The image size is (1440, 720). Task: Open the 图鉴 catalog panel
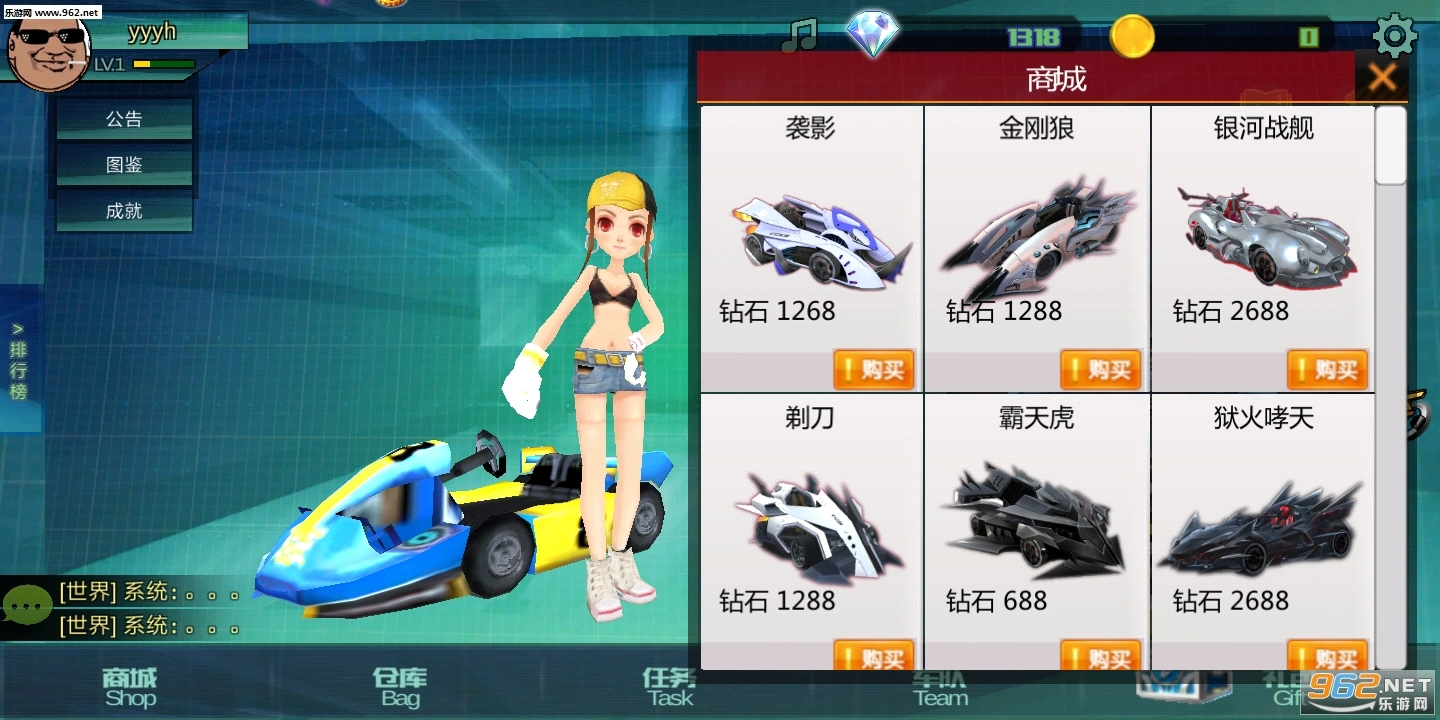(123, 164)
